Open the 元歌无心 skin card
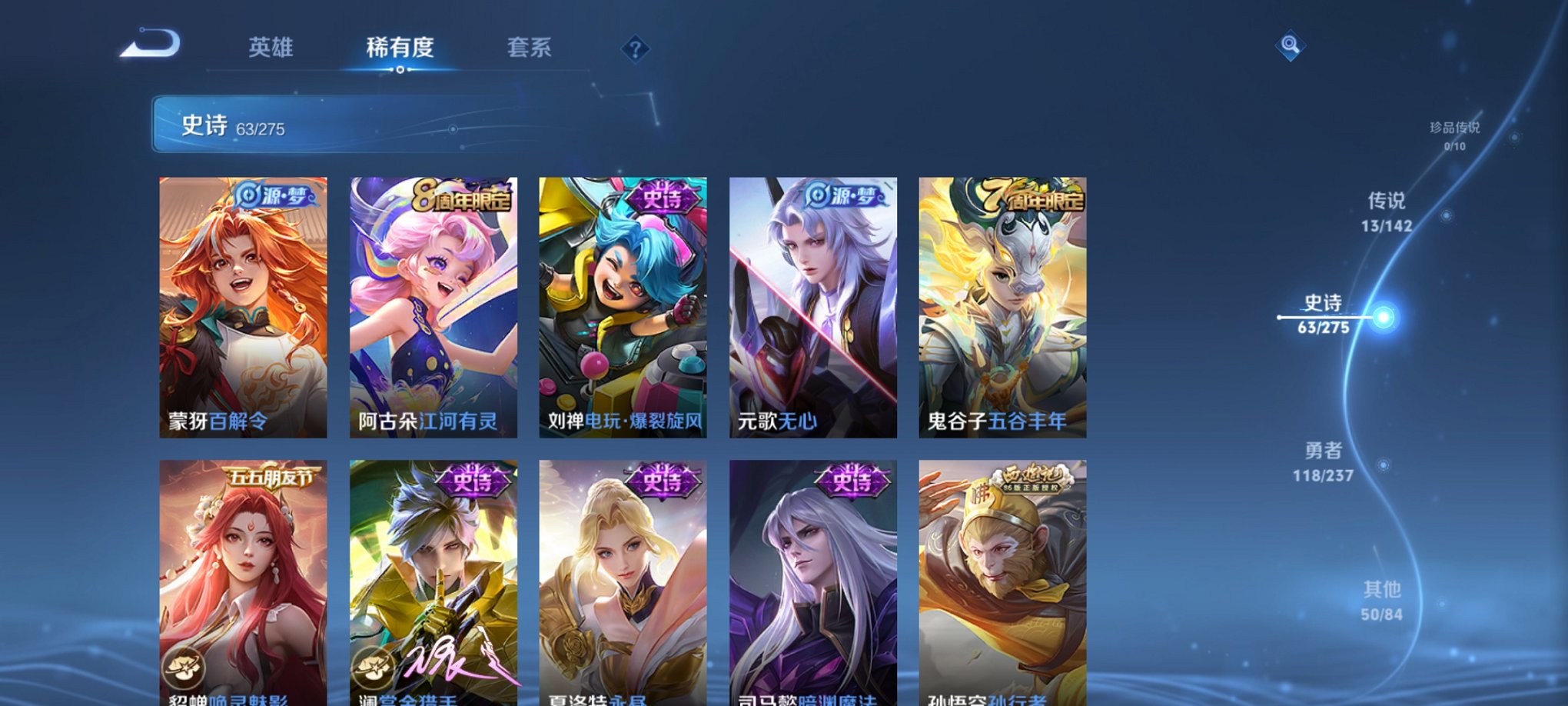The height and width of the screenshot is (706, 1568). pos(814,308)
